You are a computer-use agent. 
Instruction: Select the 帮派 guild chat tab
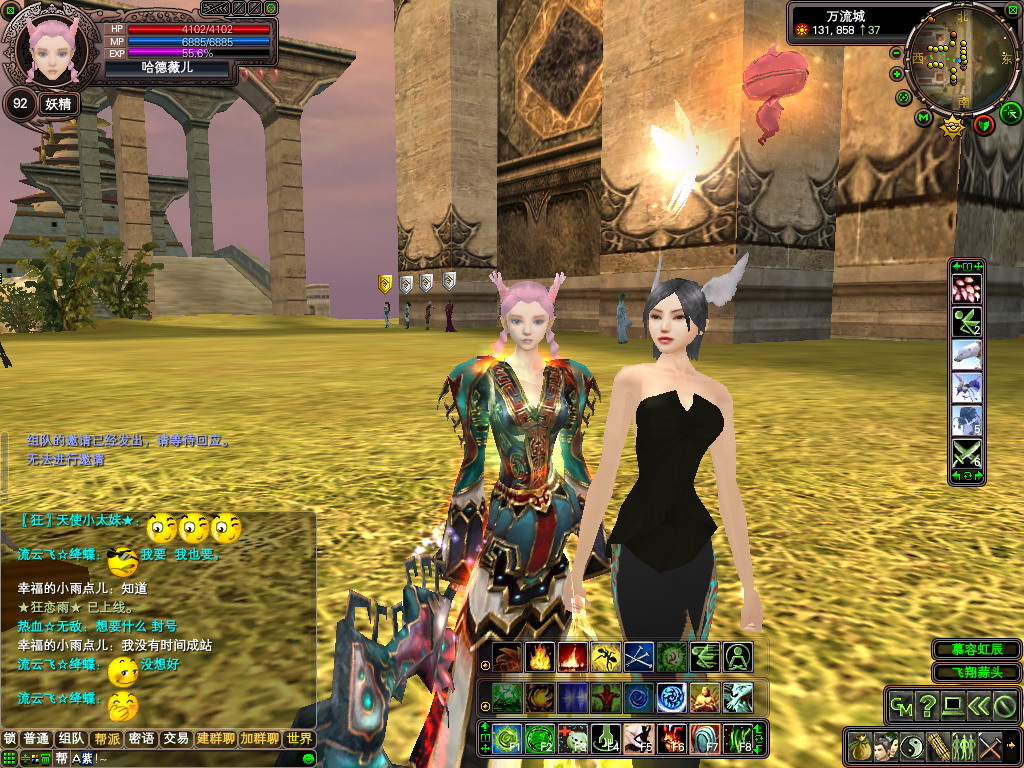click(x=105, y=739)
